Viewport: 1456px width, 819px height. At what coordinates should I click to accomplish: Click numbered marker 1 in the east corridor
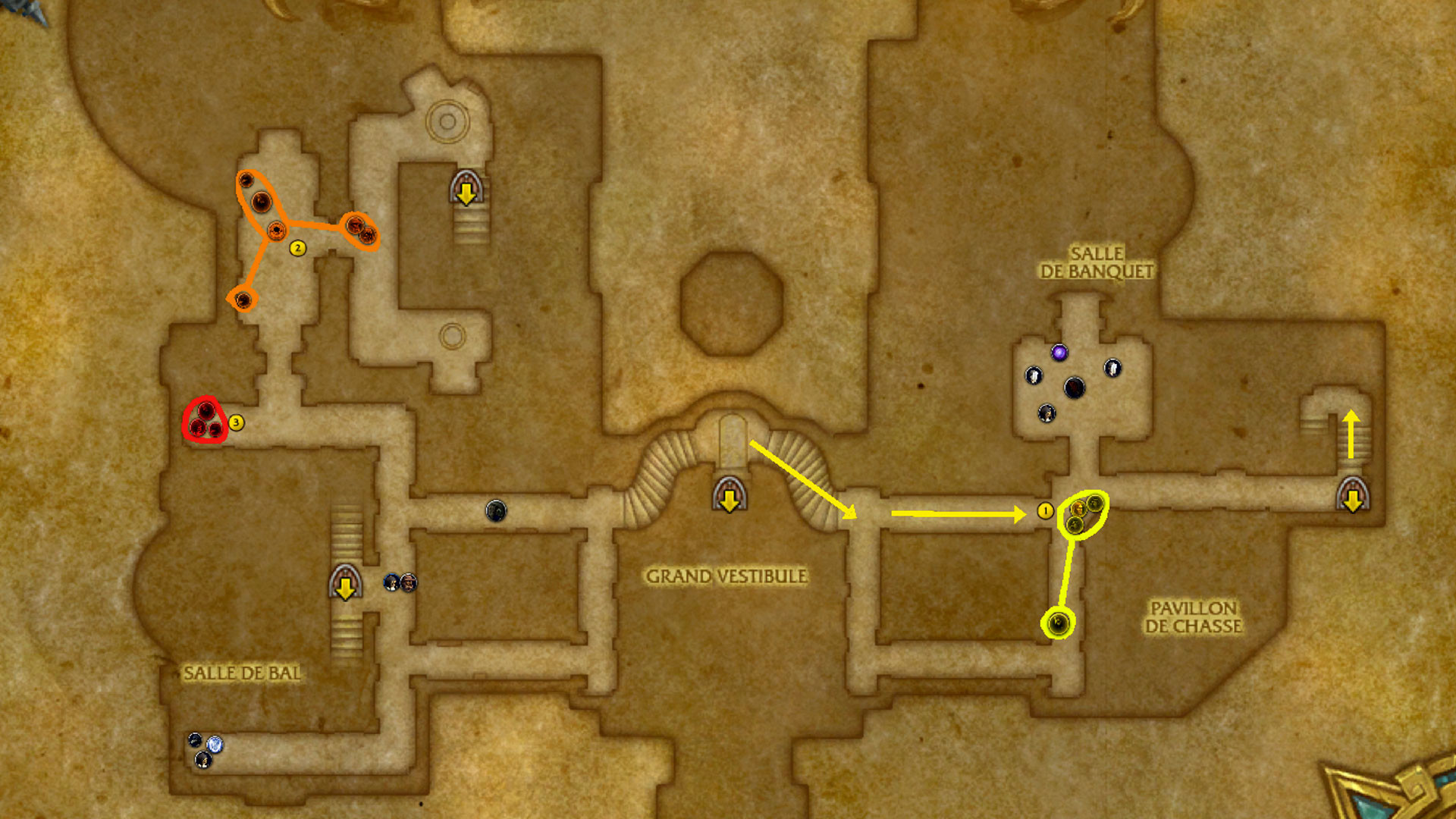pyautogui.click(x=1044, y=510)
